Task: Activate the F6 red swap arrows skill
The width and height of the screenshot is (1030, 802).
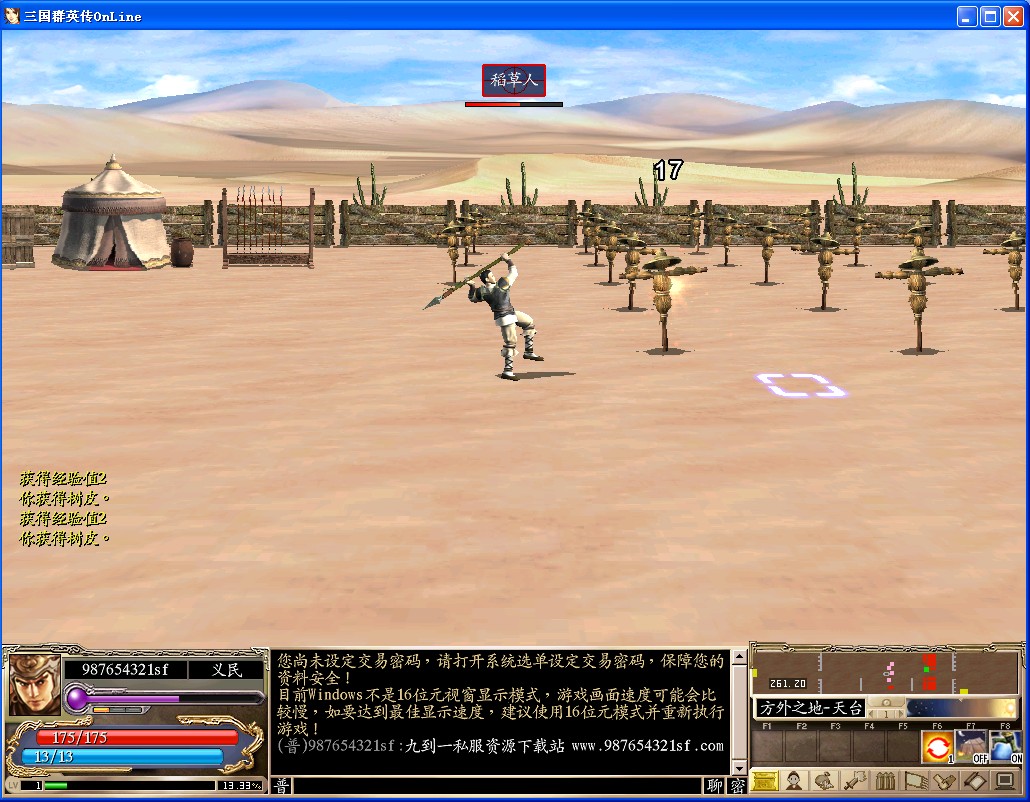Action: pyautogui.click(x=937, y=747)
